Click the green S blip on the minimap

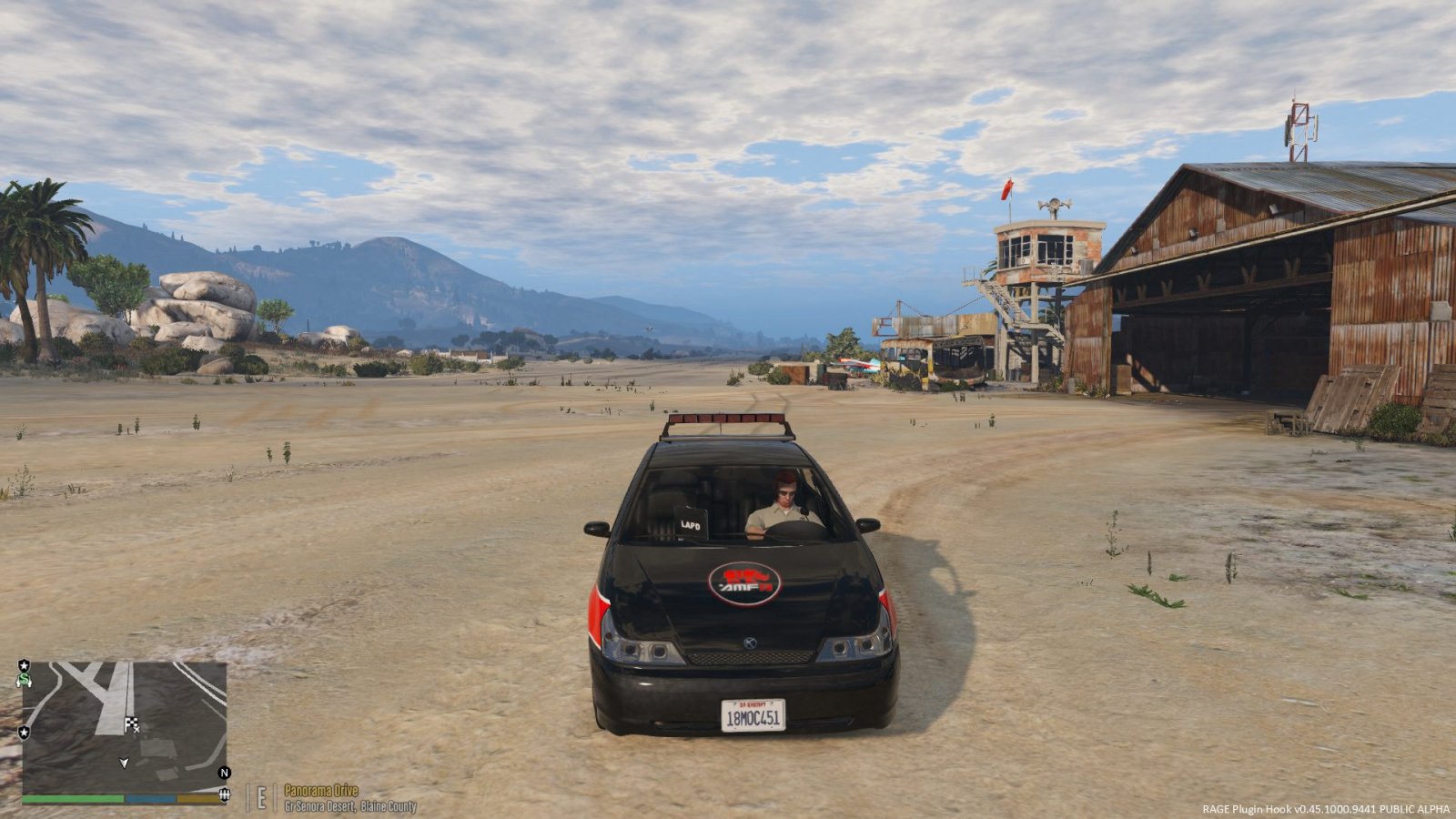point(24,679)
